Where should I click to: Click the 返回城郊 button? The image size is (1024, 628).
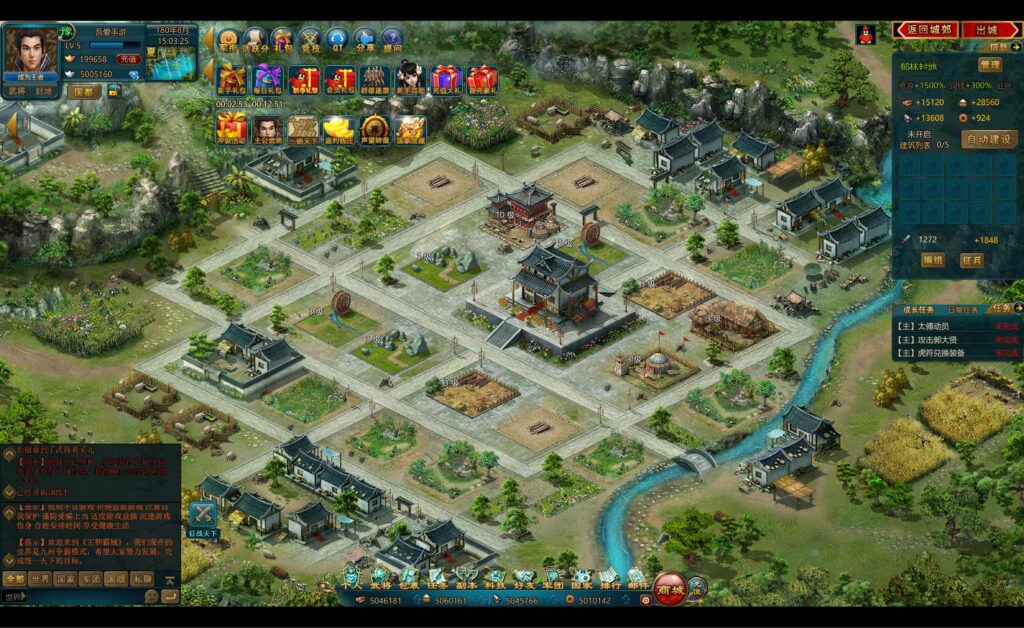pos(928,30)
